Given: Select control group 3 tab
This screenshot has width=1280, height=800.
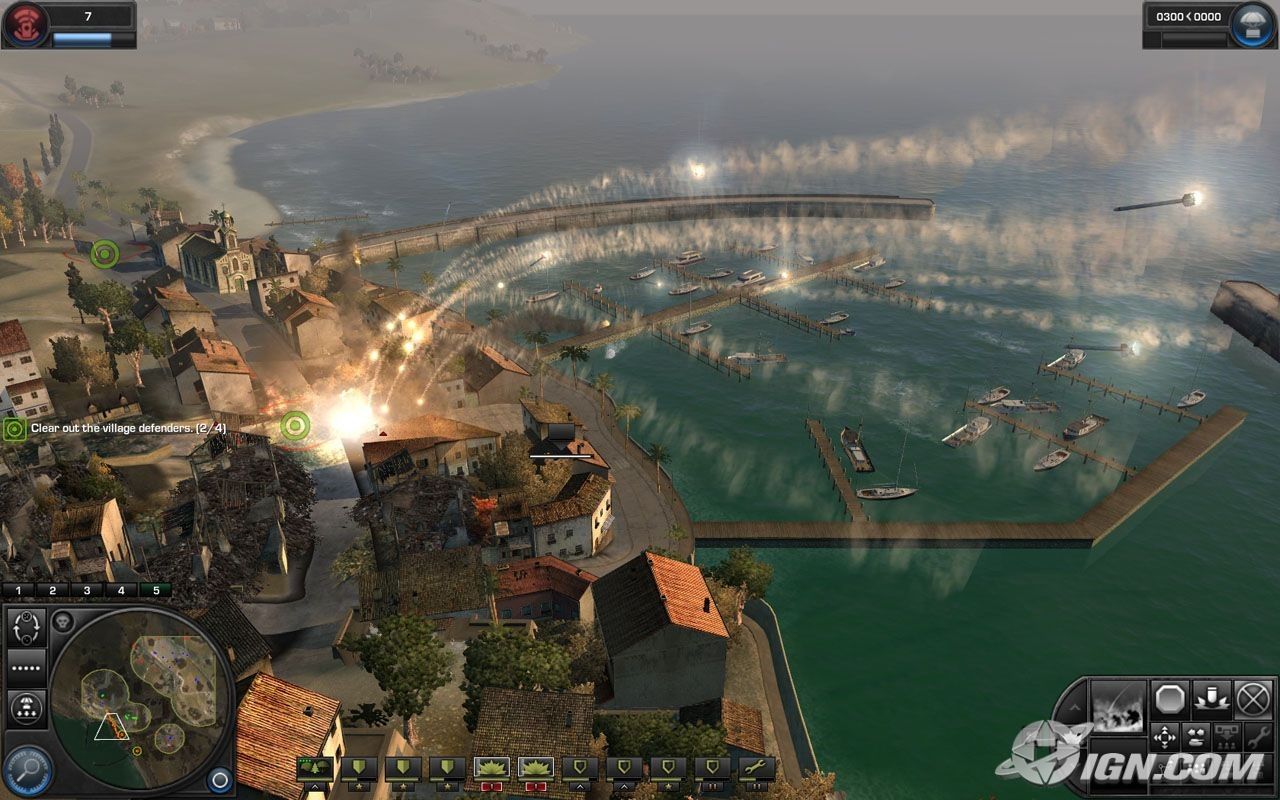Looking at the screenshot, I should [x=86, y=590].
